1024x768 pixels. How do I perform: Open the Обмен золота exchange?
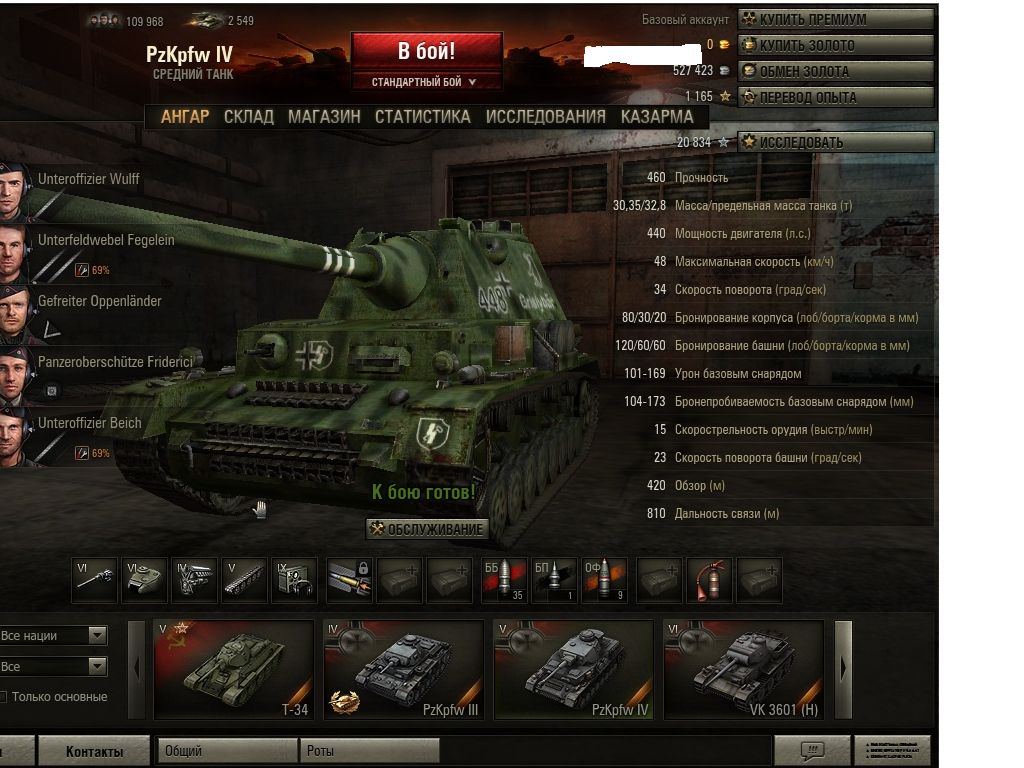pos(836,71)
